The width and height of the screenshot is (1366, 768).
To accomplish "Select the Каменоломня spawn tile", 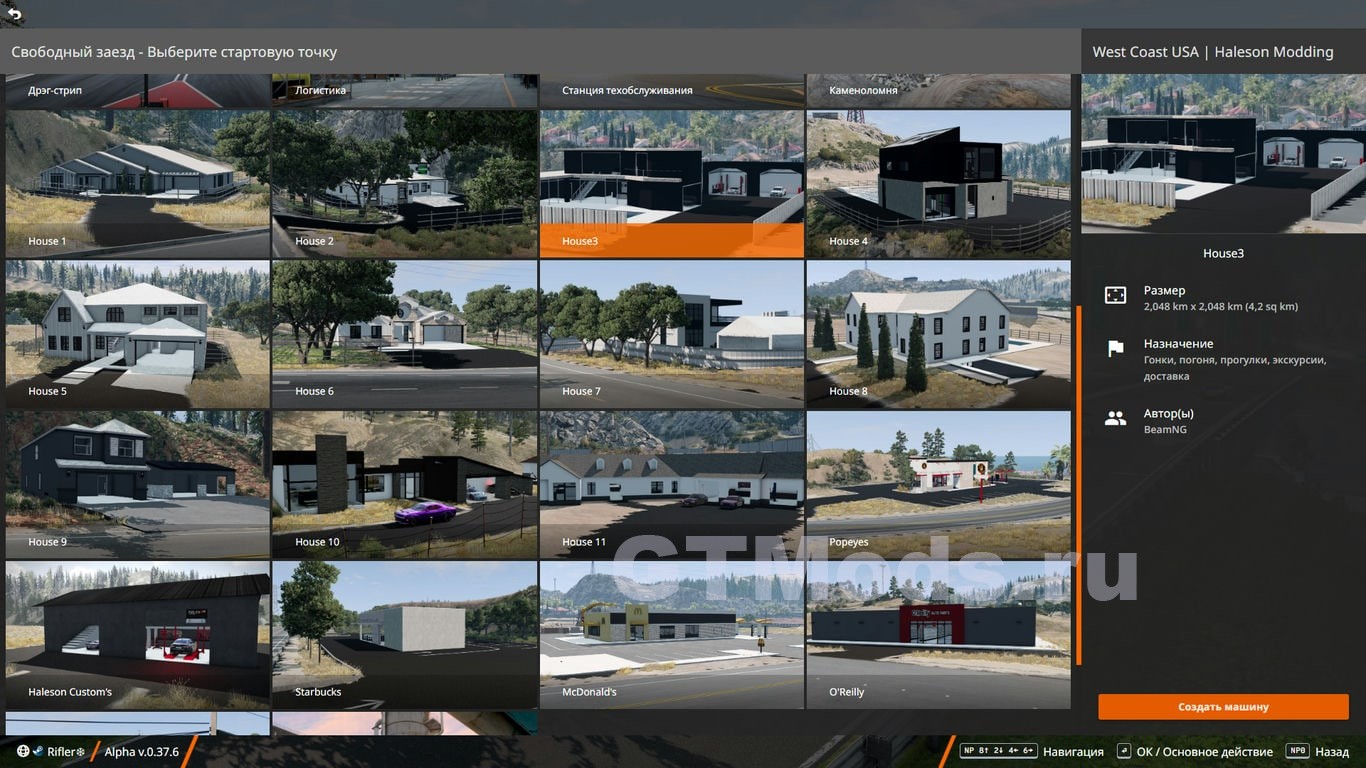I will (x=938, y=90).
